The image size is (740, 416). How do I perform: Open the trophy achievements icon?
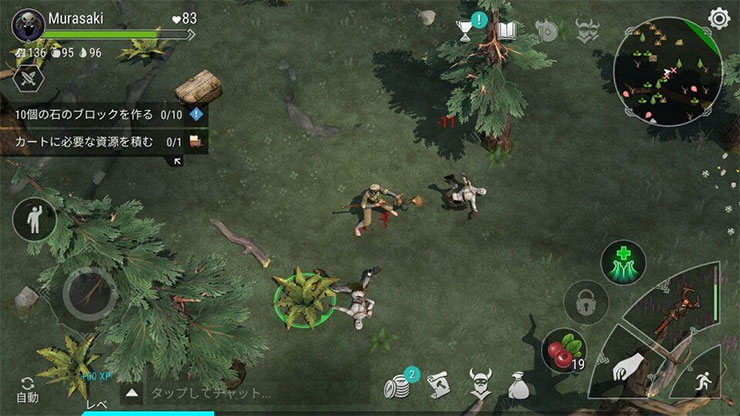tap(467, 32)
